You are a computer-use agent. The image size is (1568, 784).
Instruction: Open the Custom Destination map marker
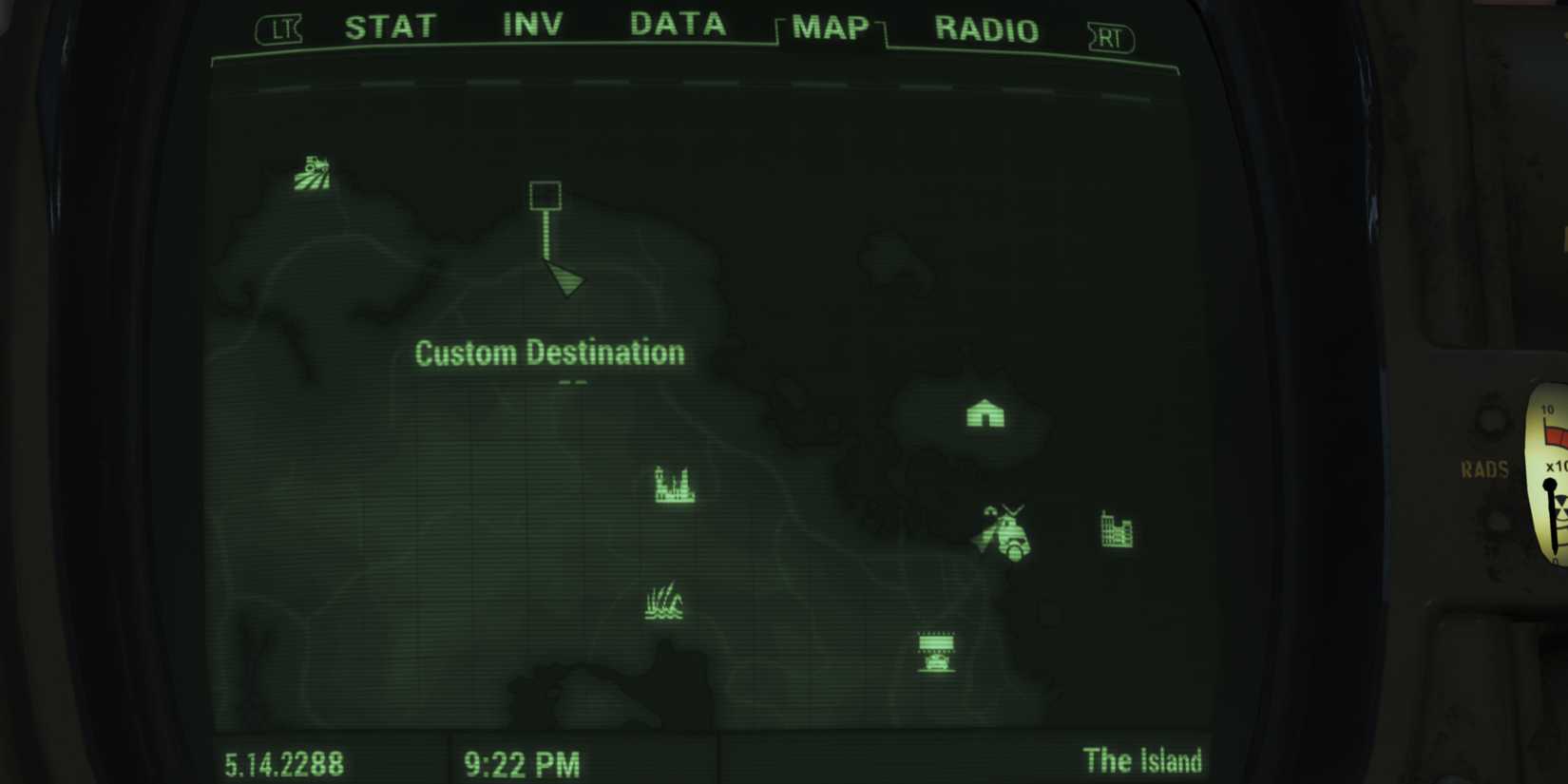(x=545, y=195)
